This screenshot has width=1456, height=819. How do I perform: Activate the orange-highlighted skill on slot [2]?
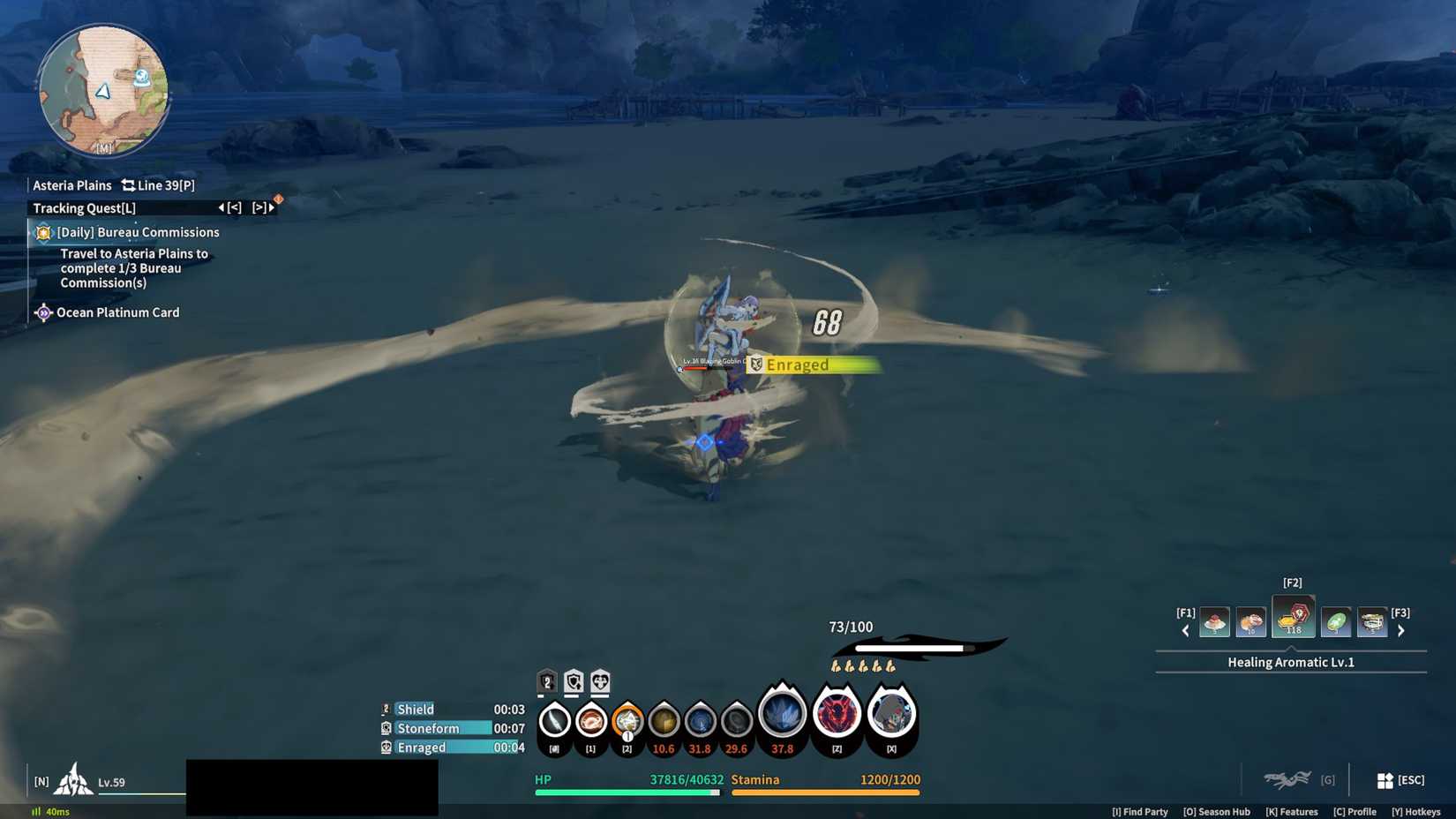click(627, 720)
